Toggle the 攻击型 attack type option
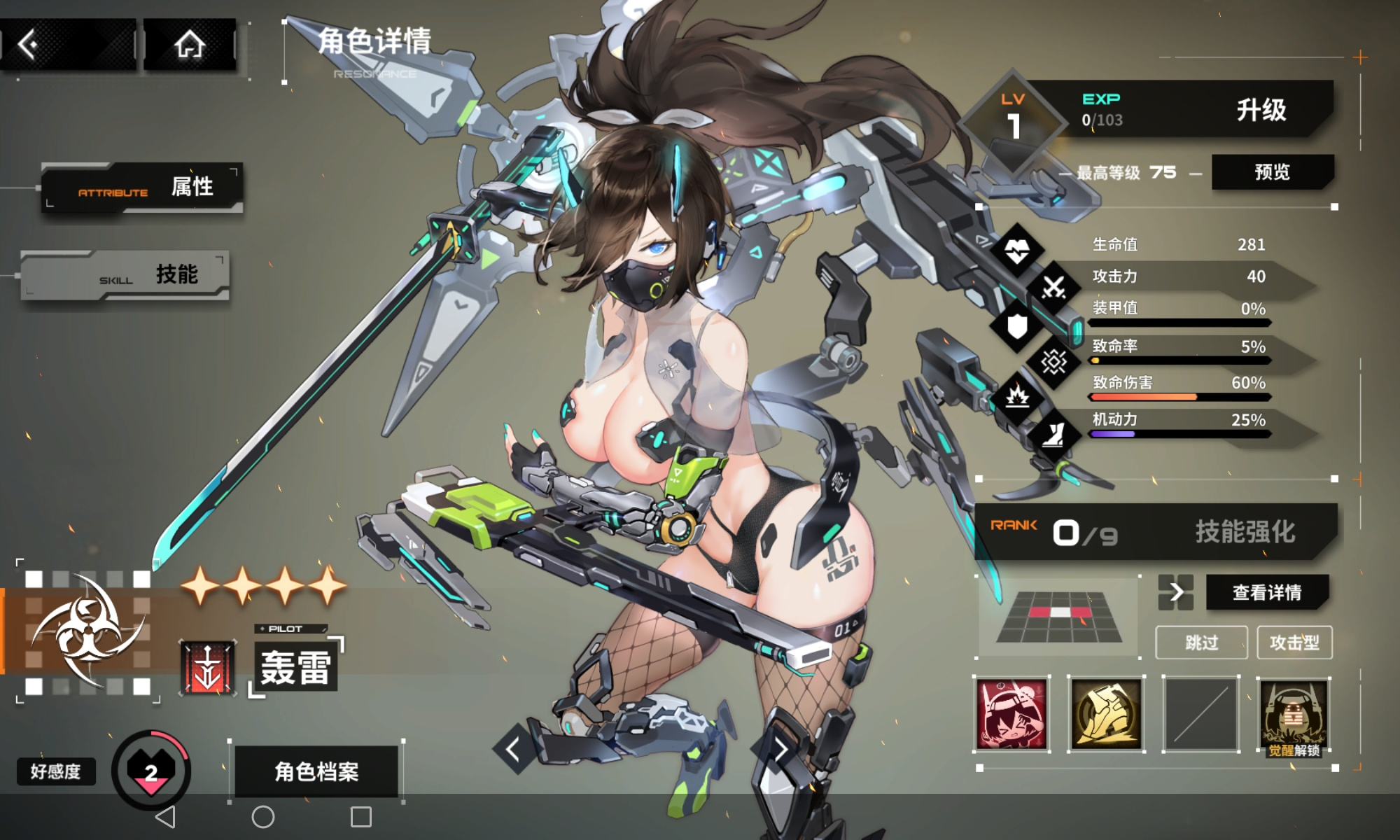 [x=1296, y=643]
